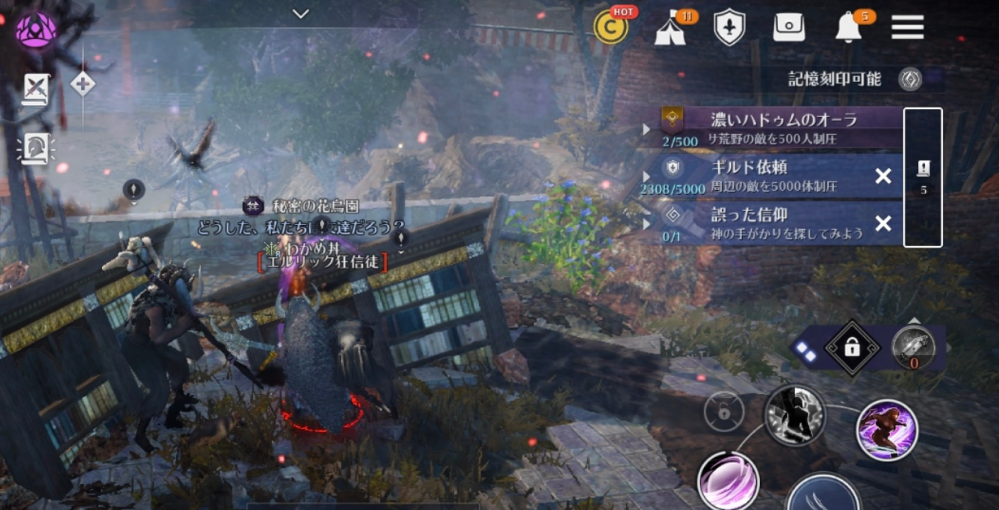Viewport: 999px width, 510px height.
Task: Open the helmet scroll icon
Action: (36, 149)
